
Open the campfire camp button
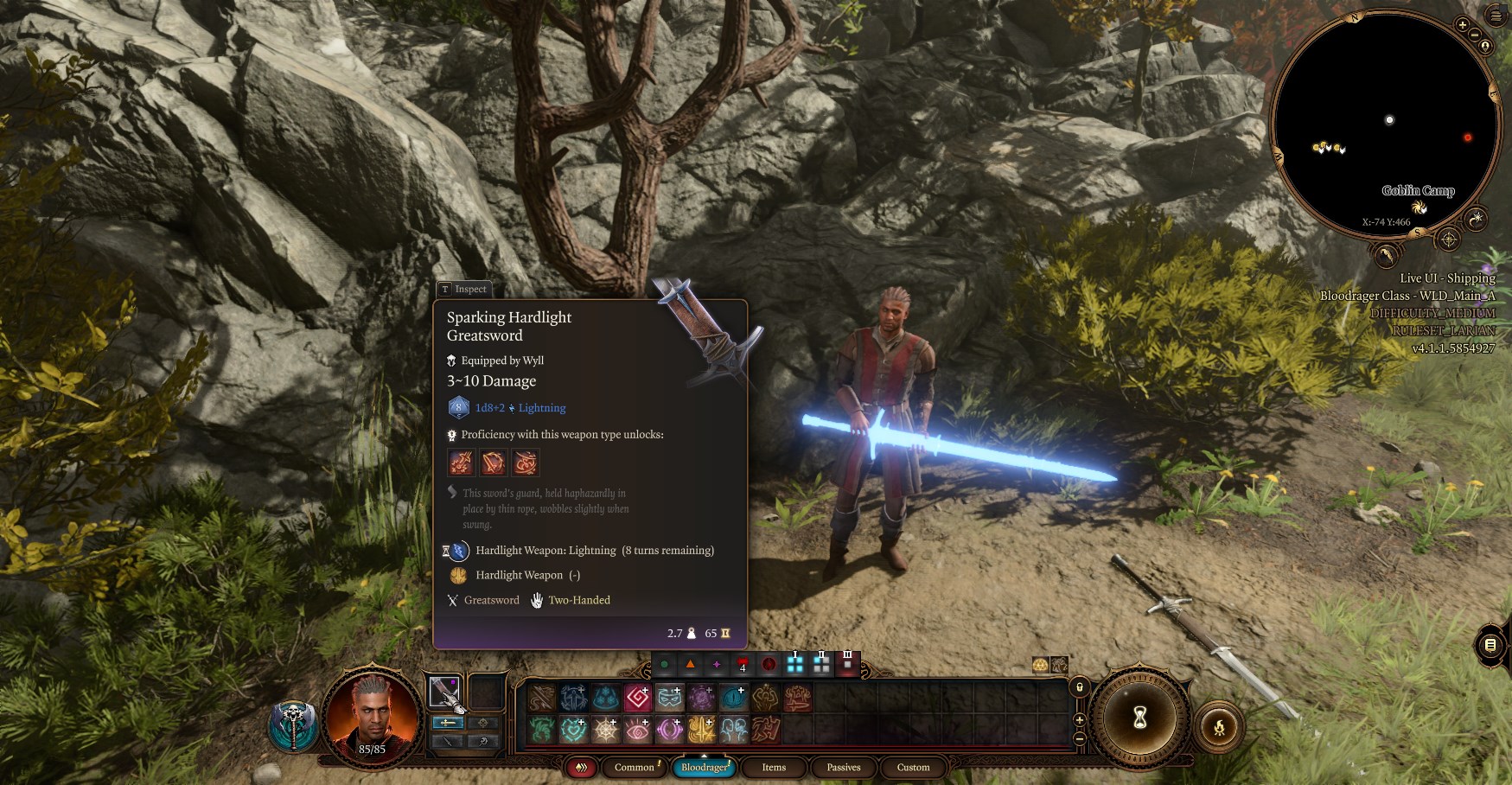pos(1219,727)
